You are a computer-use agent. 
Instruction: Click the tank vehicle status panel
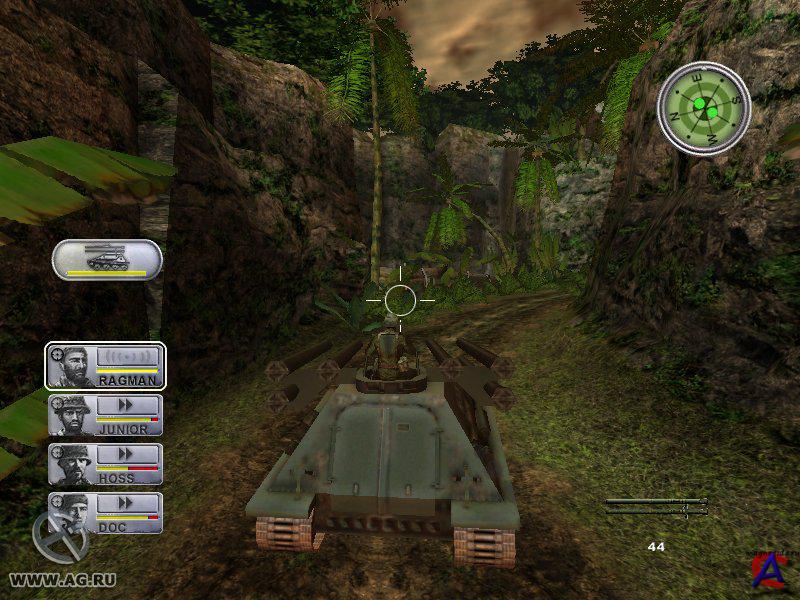click(107, 260)
